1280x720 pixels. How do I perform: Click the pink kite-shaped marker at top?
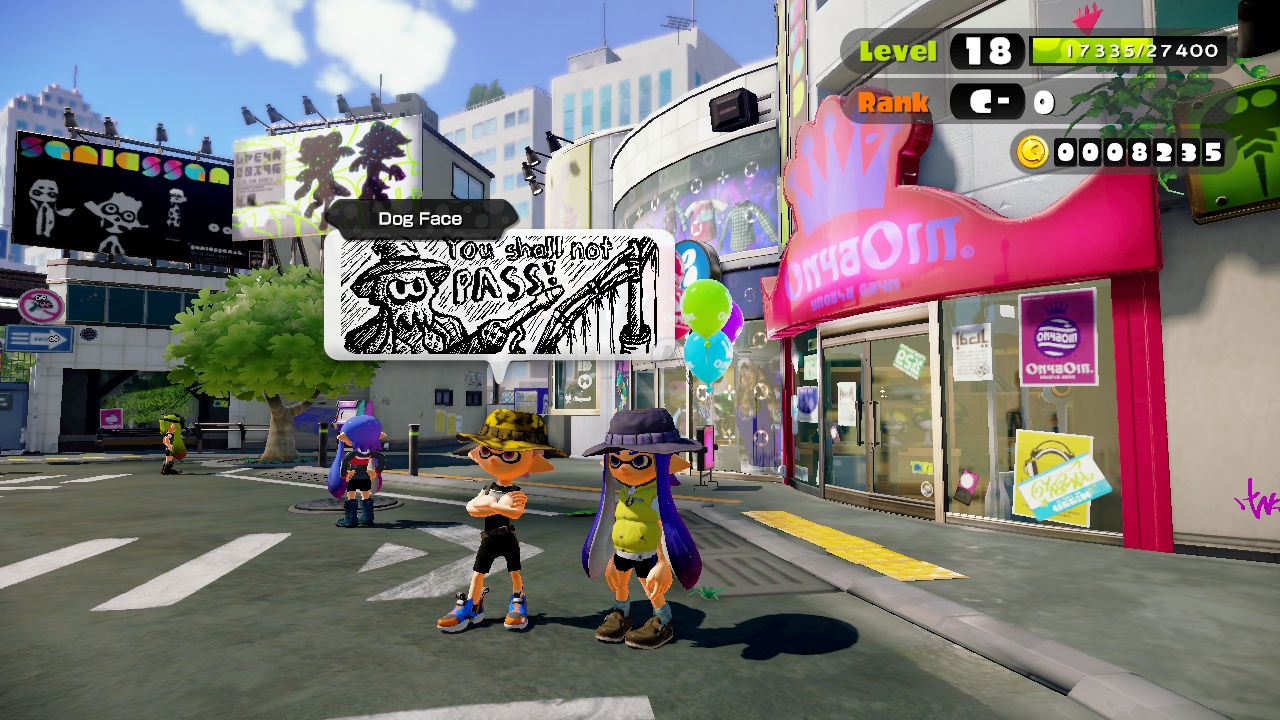pyautogui.click(x=1087, y=18)
